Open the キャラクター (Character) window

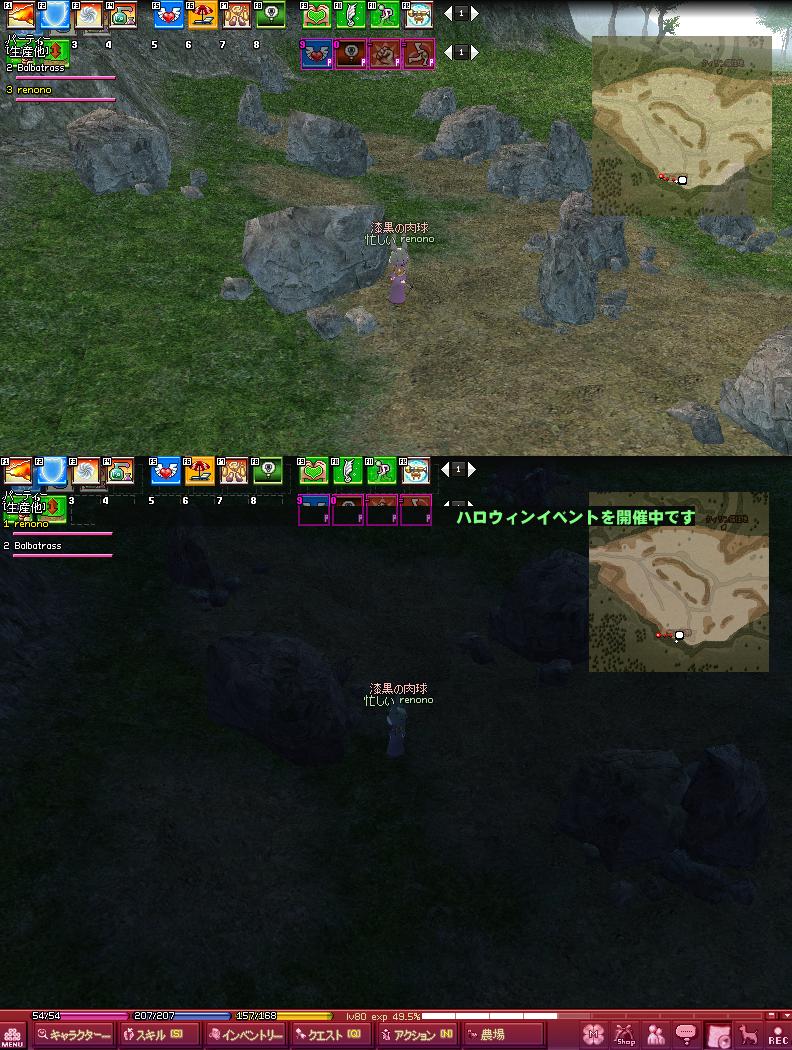[73, 1035]
